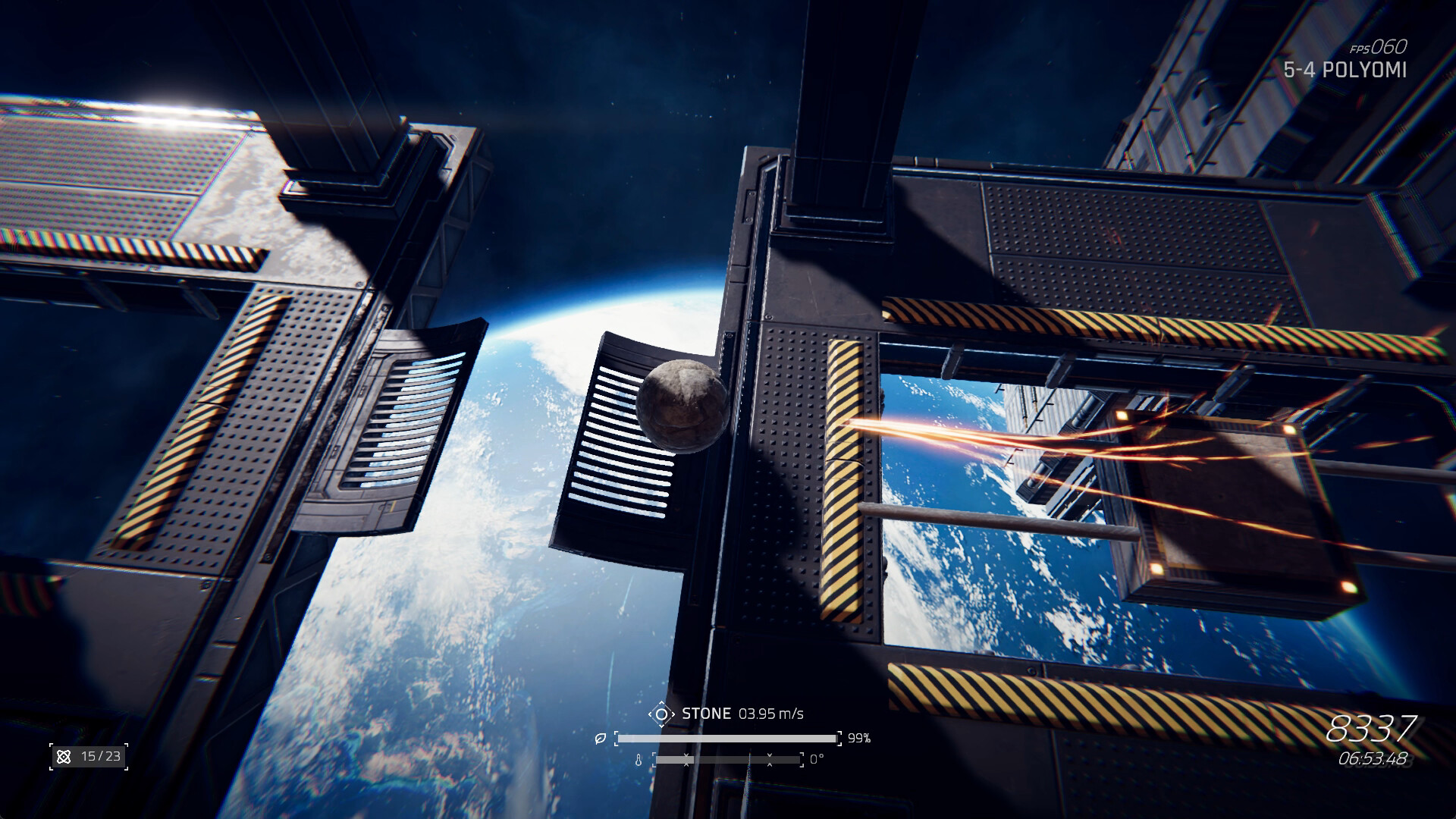Click the STONE label in the HUD
The image size is (1456, 819).
pos(705,714)
